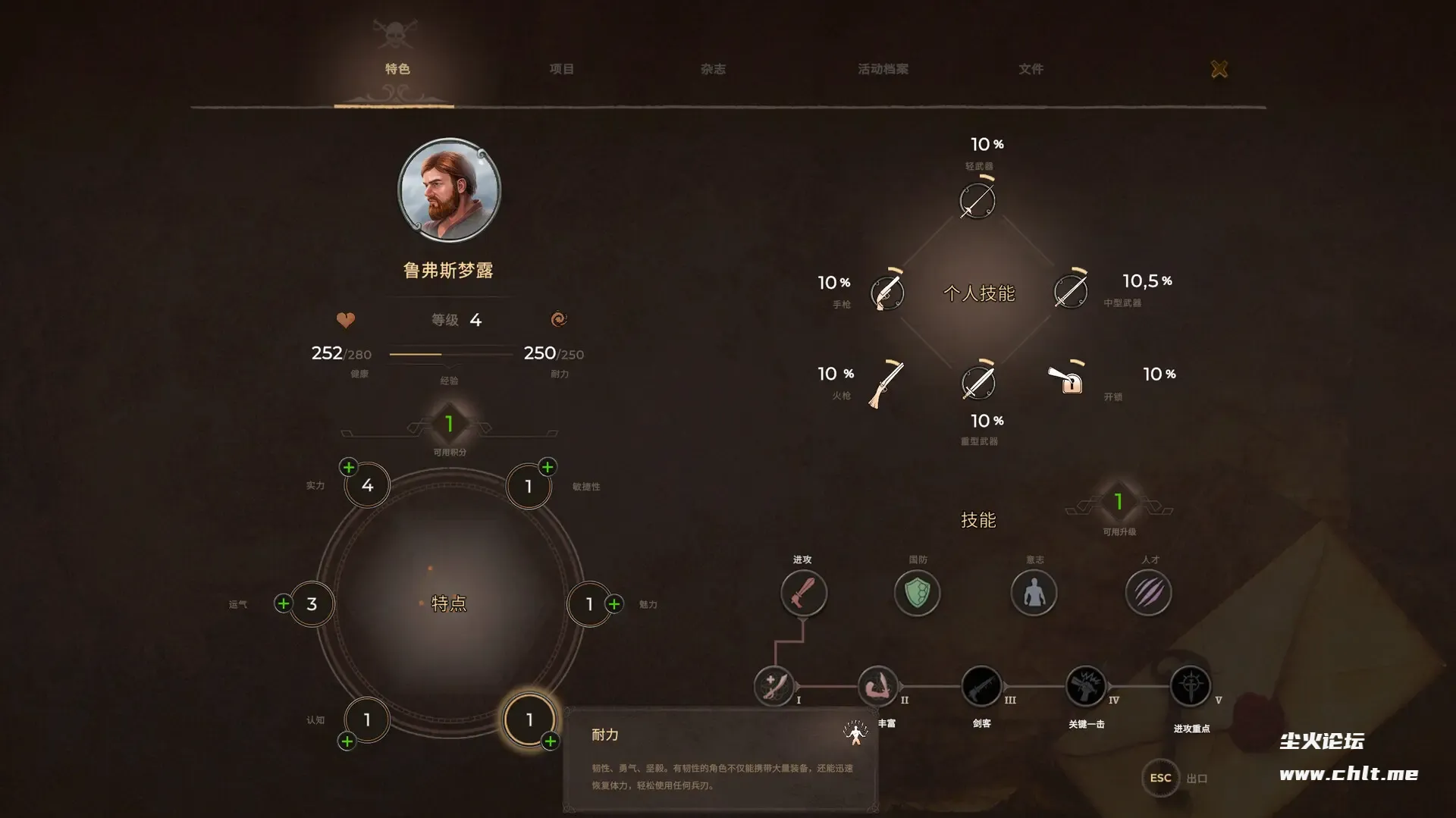Switch to the 项目 tab

[x=561, y=69]
